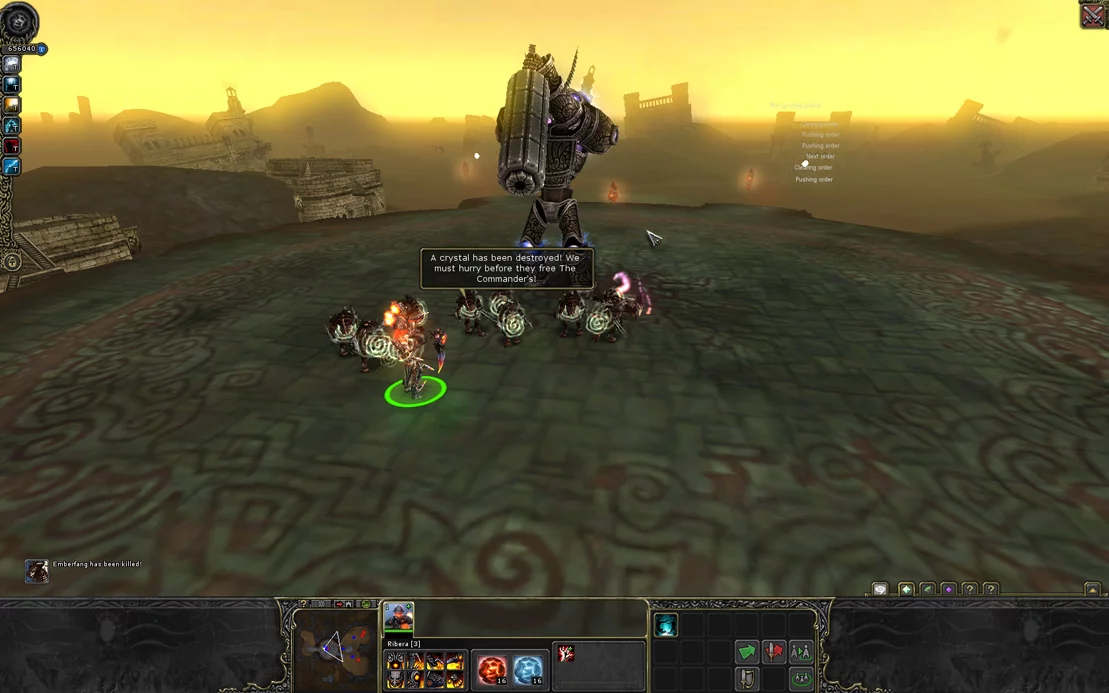Viewport: 1109px width, 693px height.
Task: Select the green leaf tab
Action: pyautogui.click(x=928, y=590)
